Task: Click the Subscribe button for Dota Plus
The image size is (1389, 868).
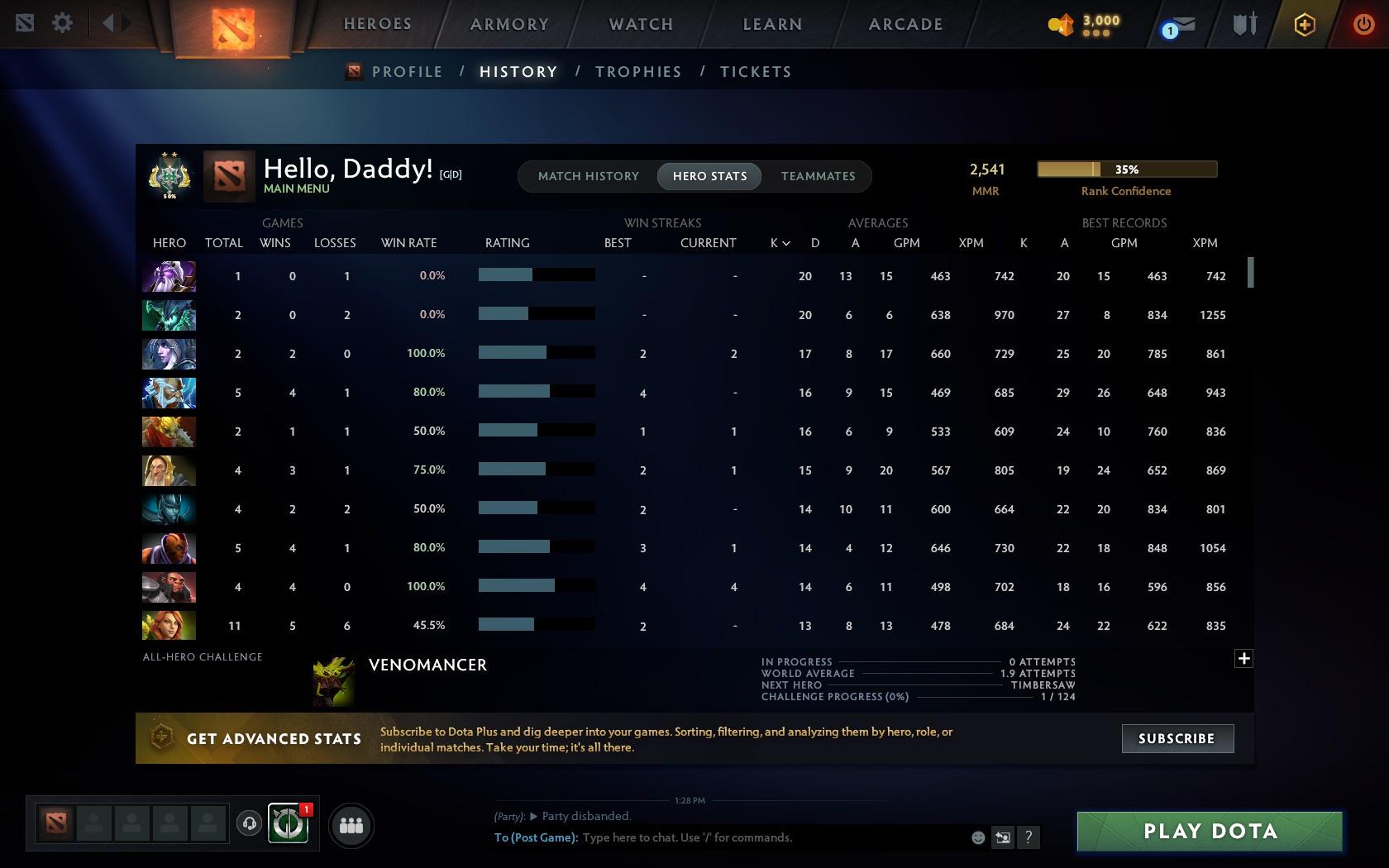Action: [1177, 738]
